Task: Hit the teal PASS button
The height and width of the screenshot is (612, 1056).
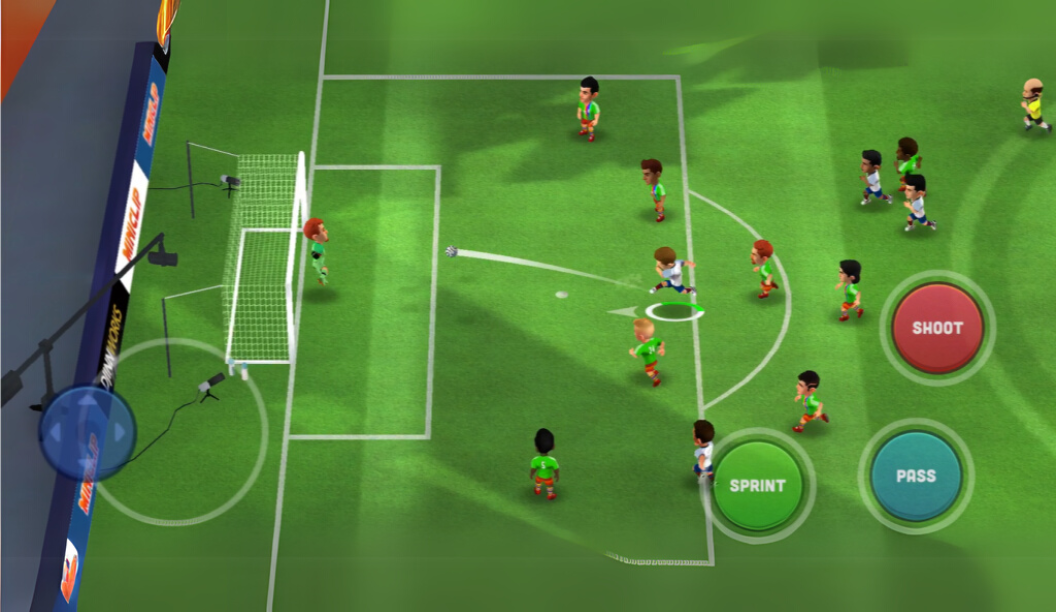Action: coord(915,476)
